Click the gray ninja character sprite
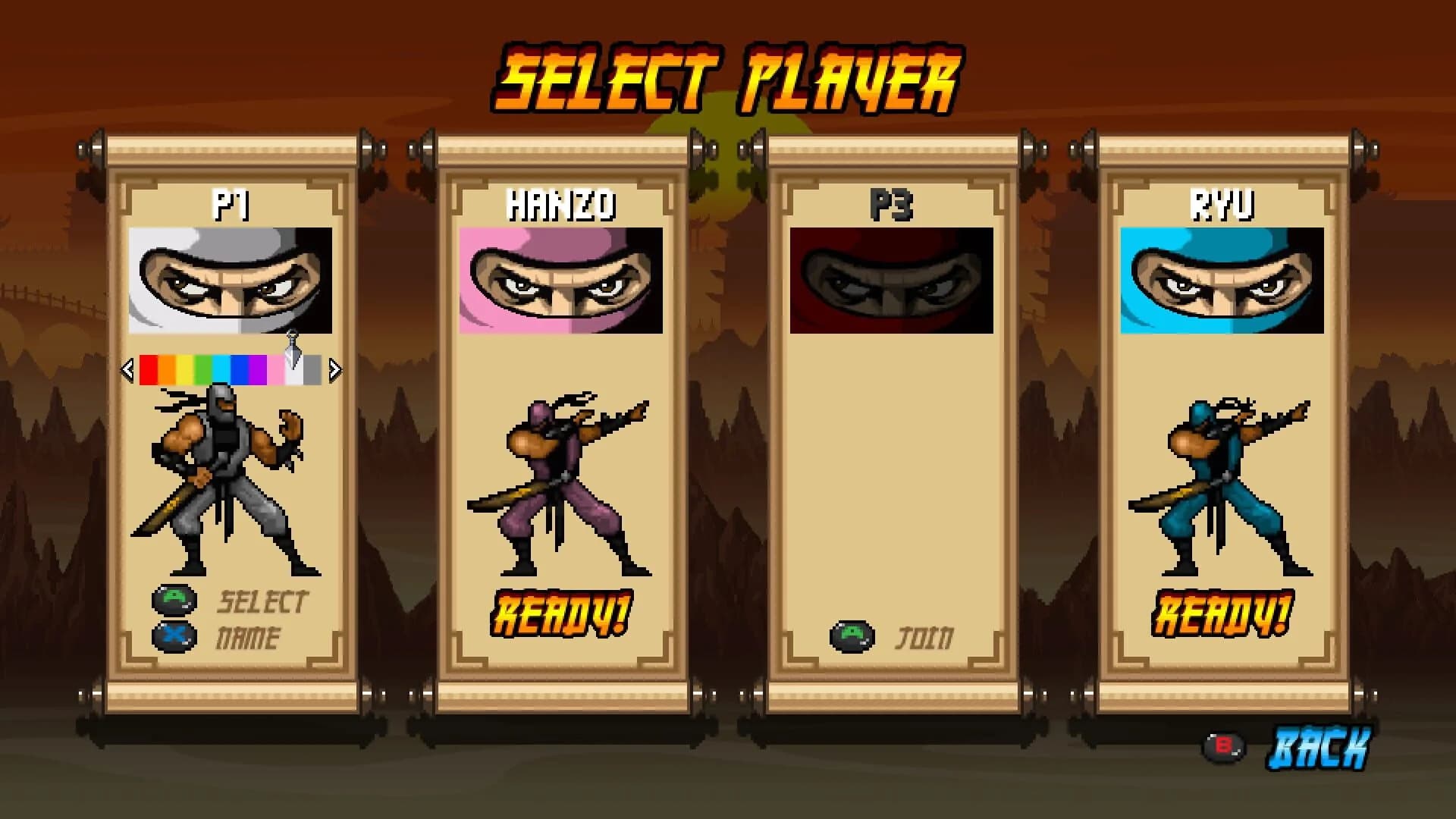The height and width of the screenshot is (819, 1456). click(224, 478)
